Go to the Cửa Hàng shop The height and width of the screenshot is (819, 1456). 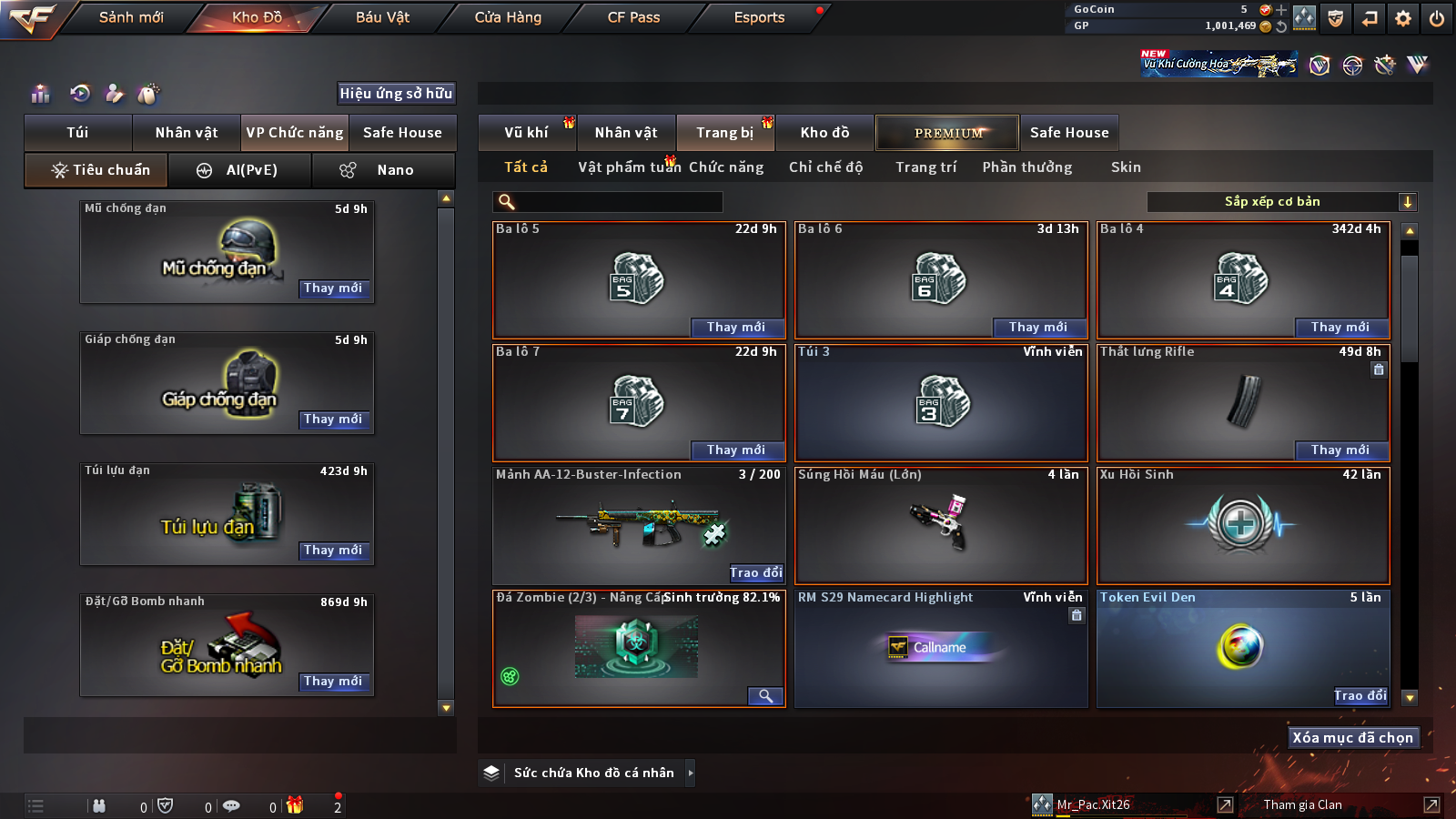[x=508, y=17]
